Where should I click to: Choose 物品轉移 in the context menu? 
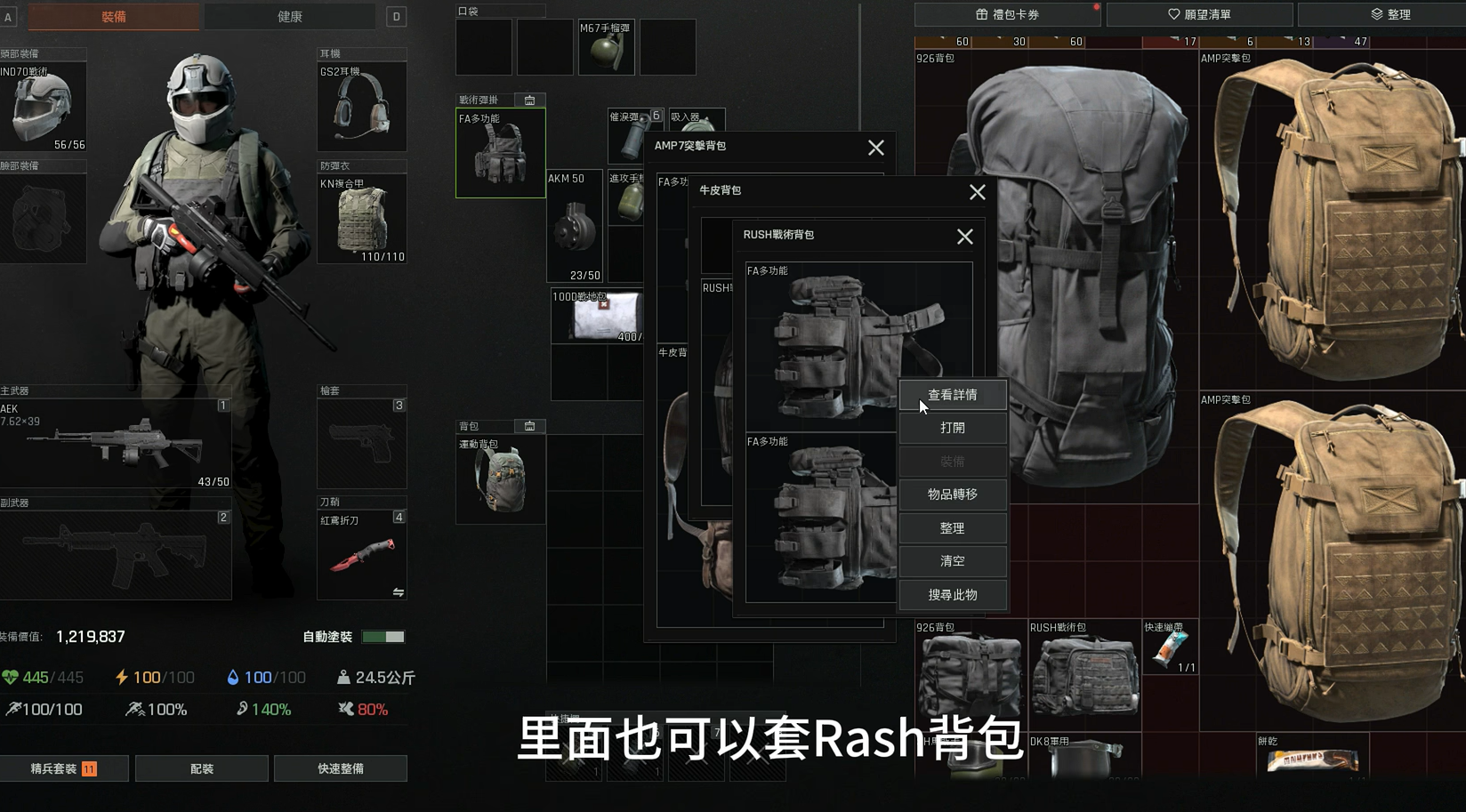953,494
